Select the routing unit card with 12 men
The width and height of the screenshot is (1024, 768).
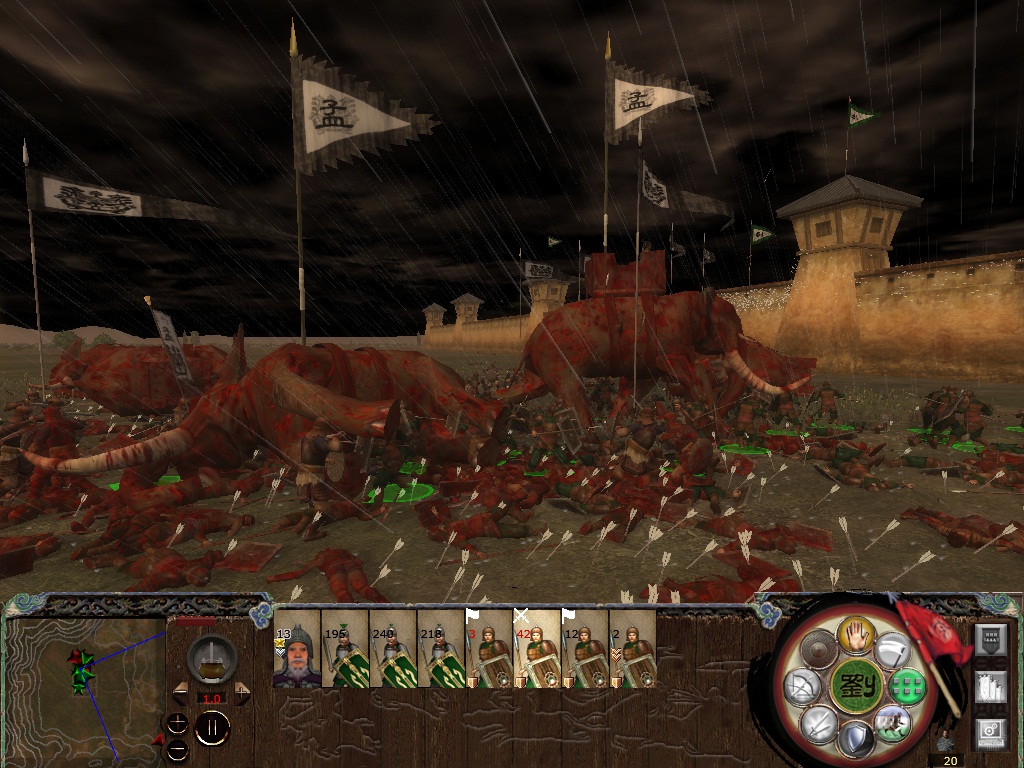(x=585, y=649)
